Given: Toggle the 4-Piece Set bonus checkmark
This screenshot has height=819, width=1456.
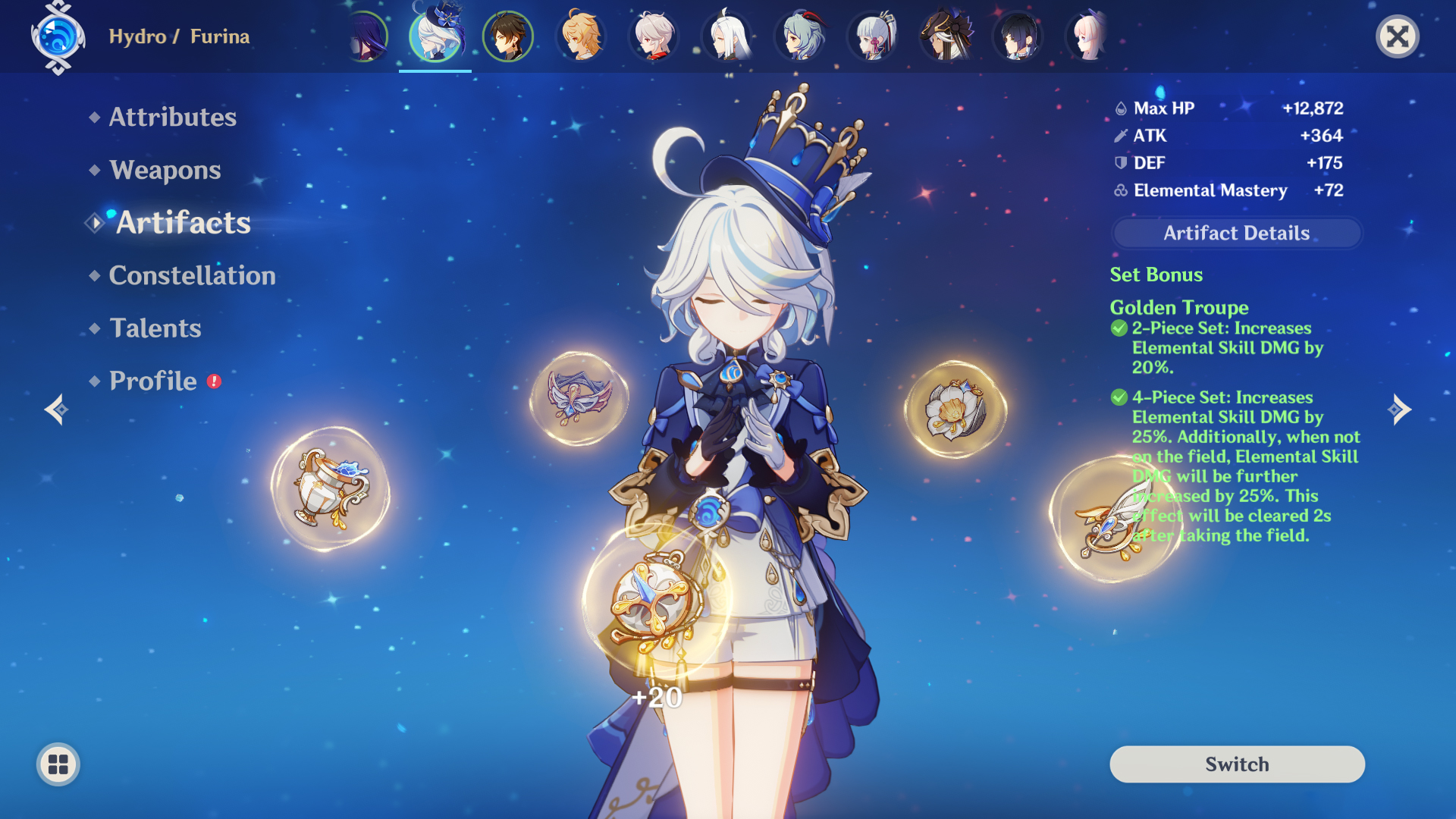Looking at the screenshot, I should (1119, 397).
